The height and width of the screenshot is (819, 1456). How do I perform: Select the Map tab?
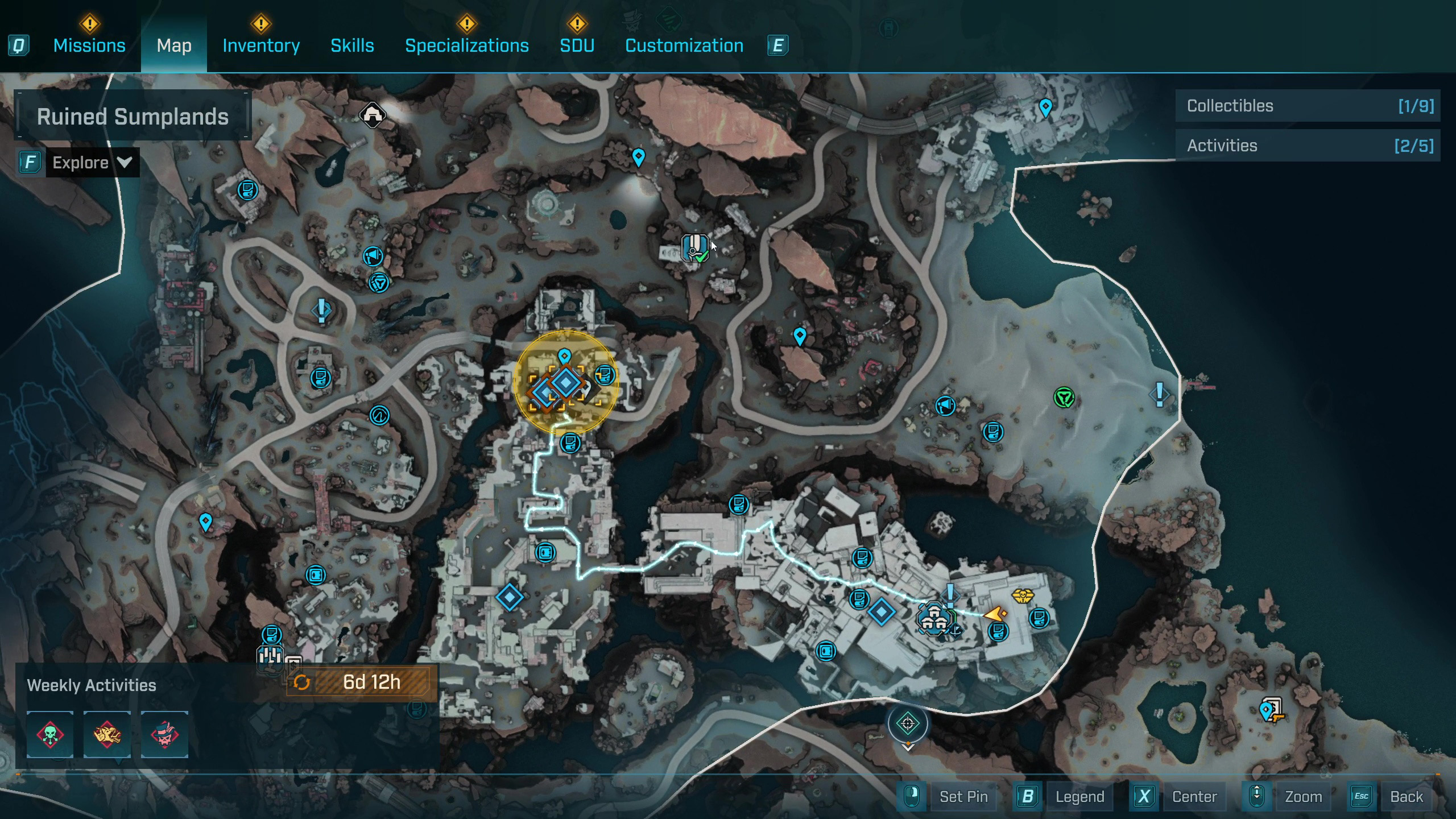pos(174,45)
